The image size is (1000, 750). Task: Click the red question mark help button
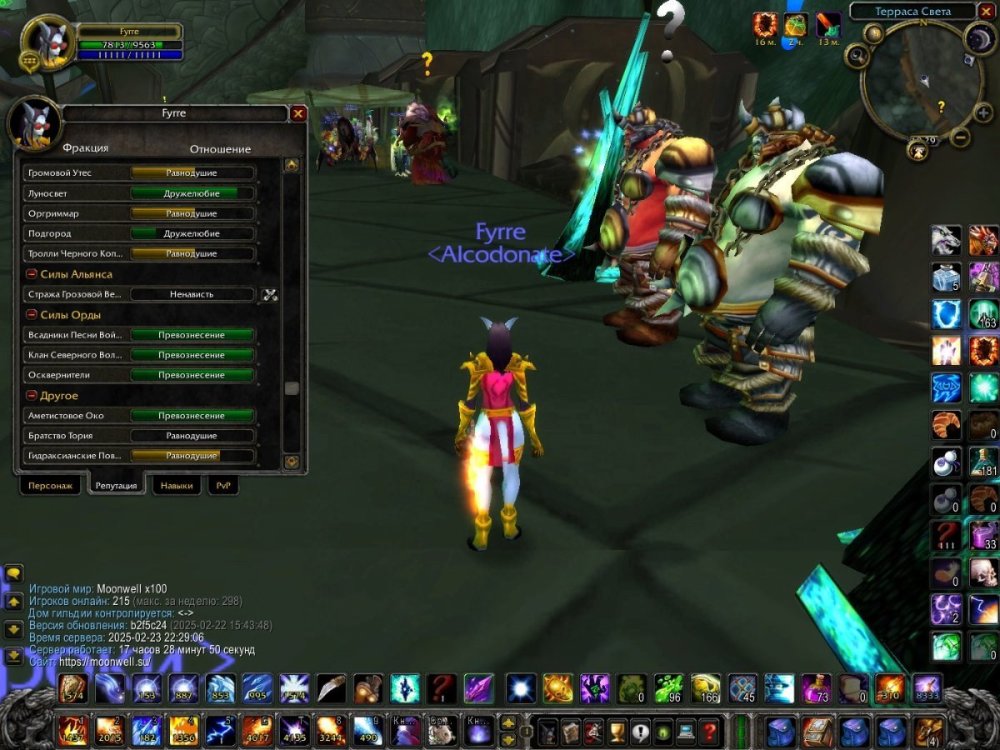(x=710, y=729)
